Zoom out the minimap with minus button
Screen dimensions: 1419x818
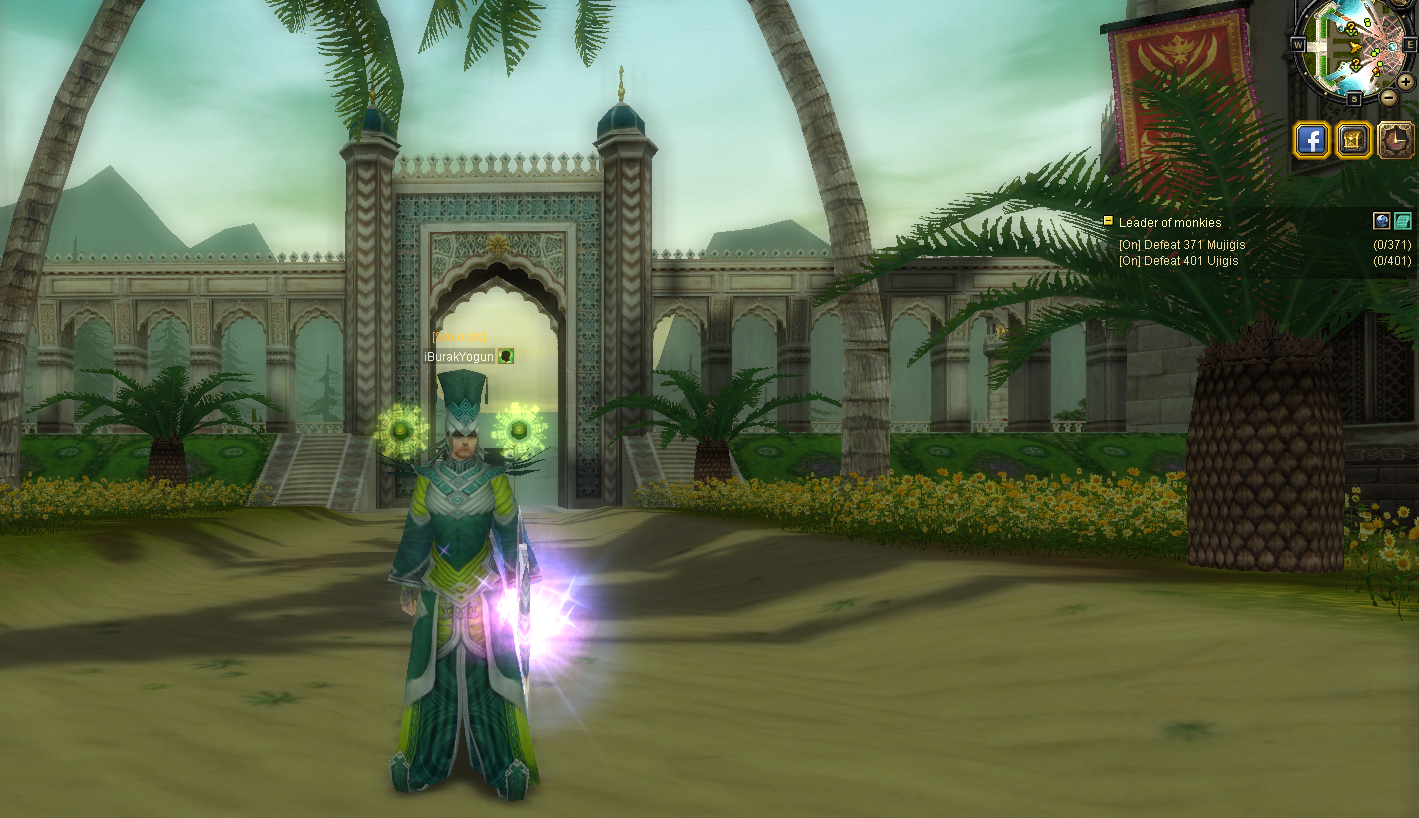coord(1389,97)
